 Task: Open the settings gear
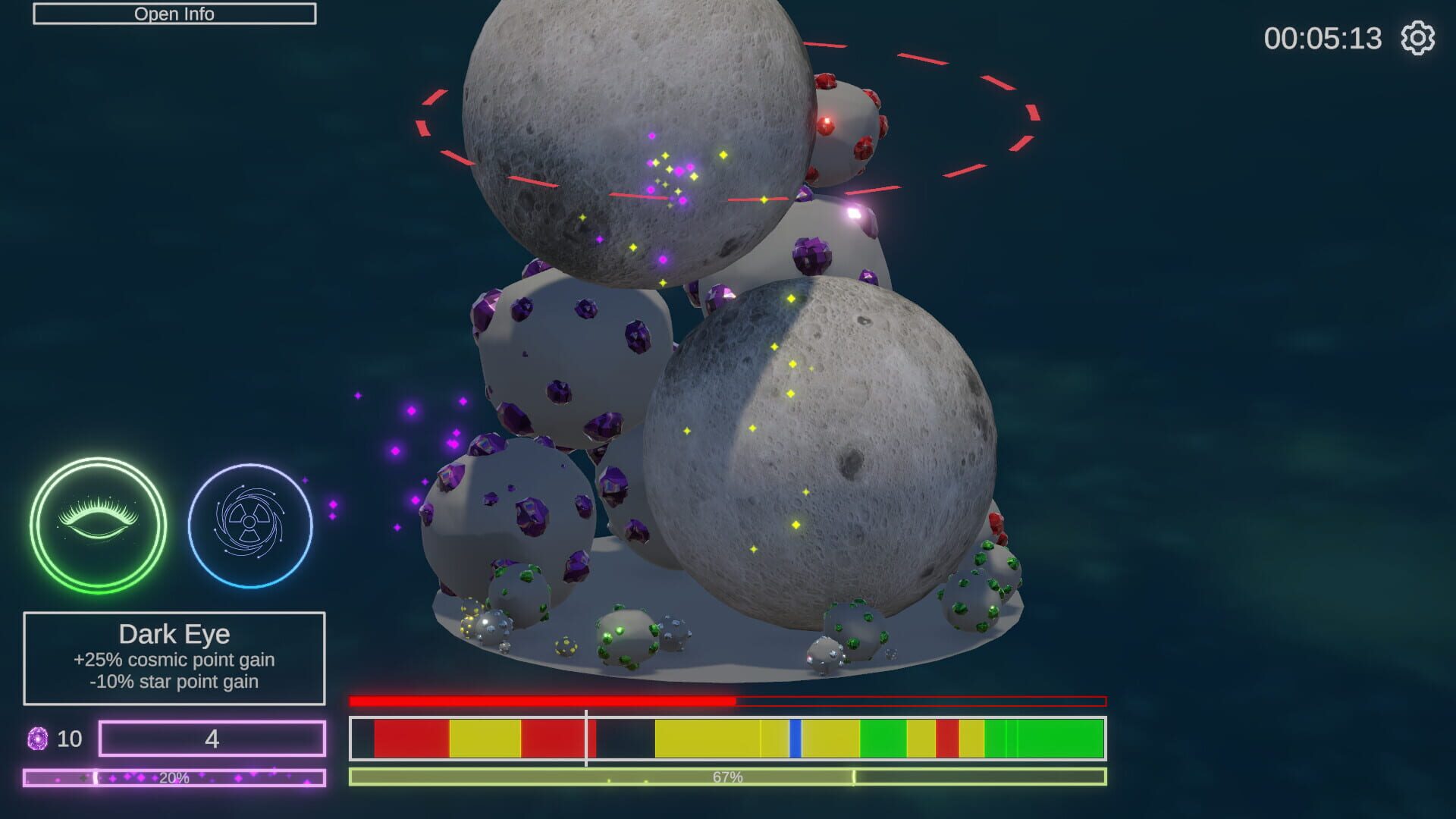pos(1420,39)
